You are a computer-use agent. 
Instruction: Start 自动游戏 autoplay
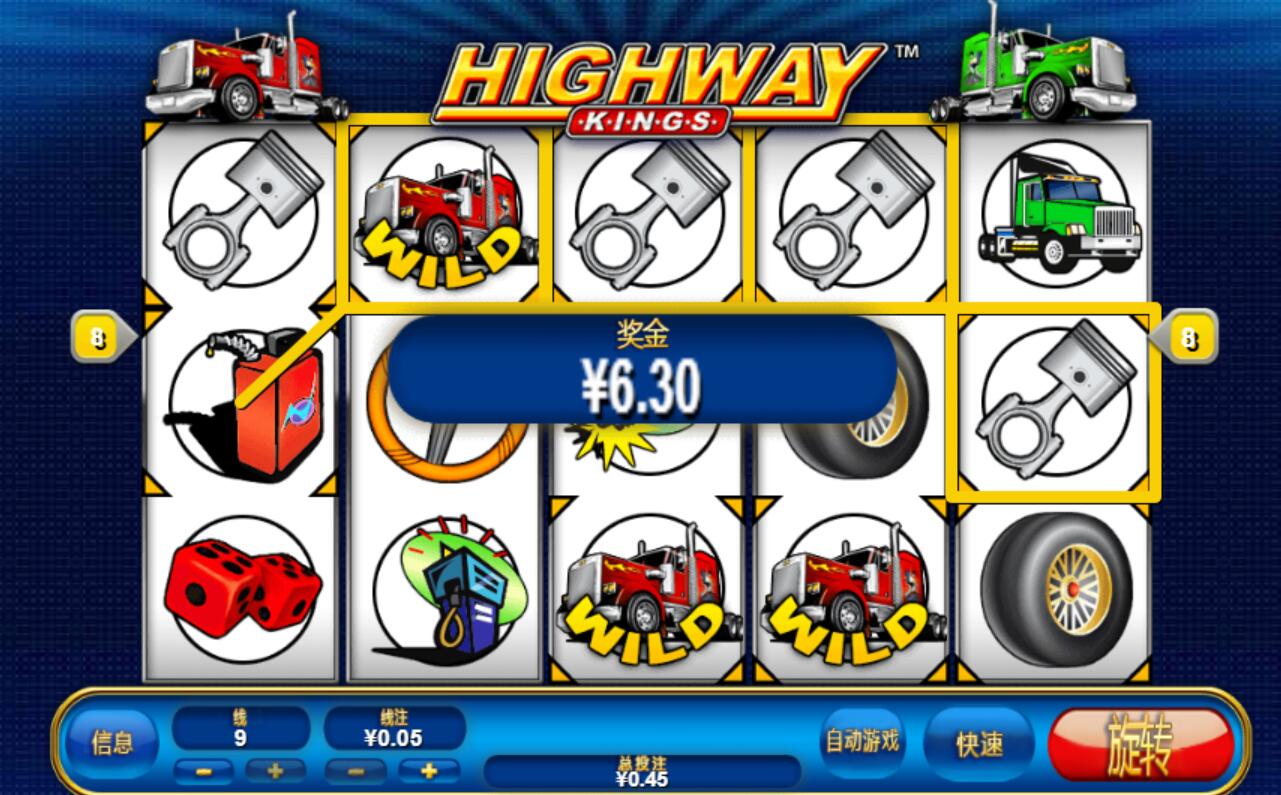(862, 741)
